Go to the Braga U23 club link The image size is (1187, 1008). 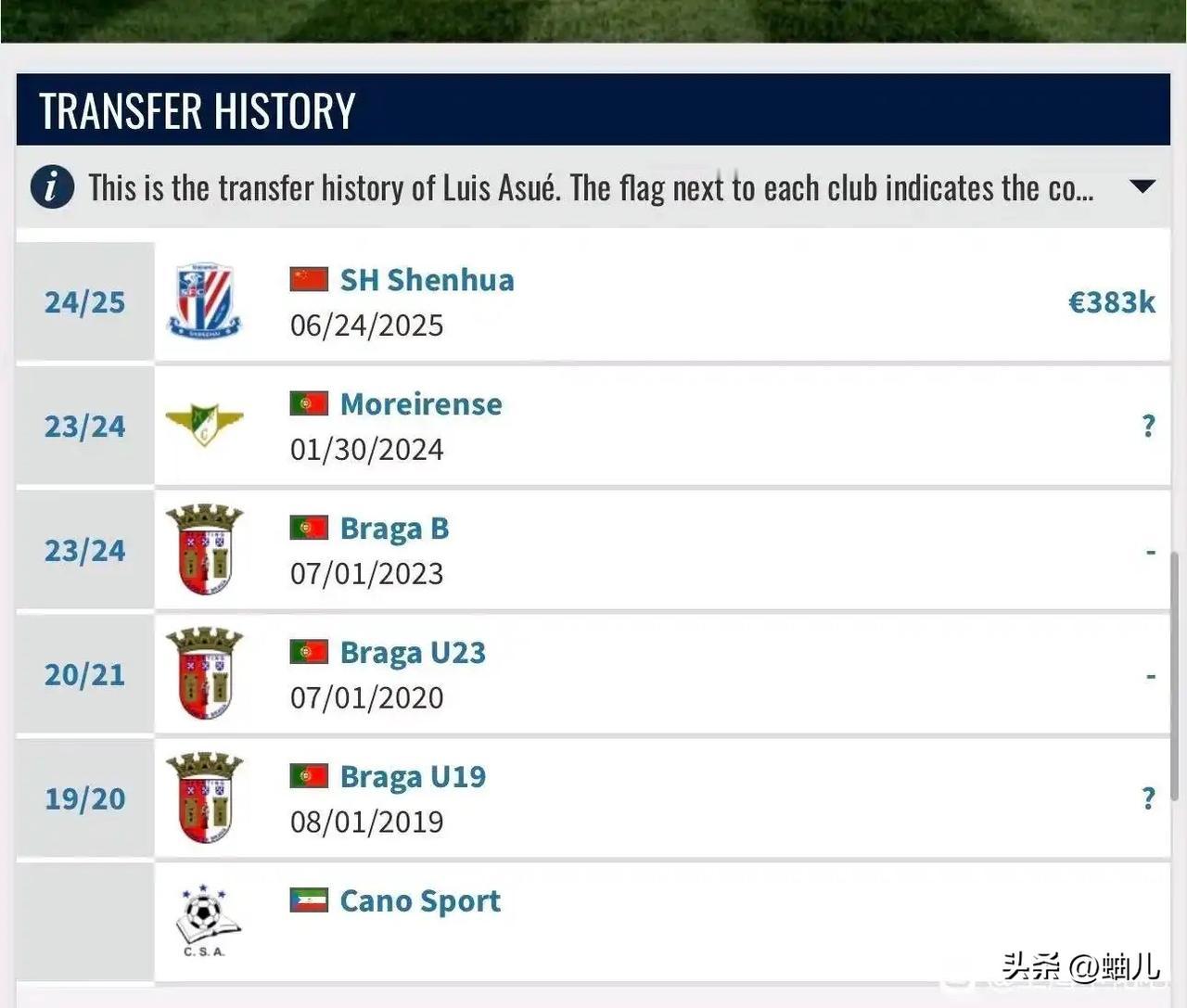tap(413, 653)
